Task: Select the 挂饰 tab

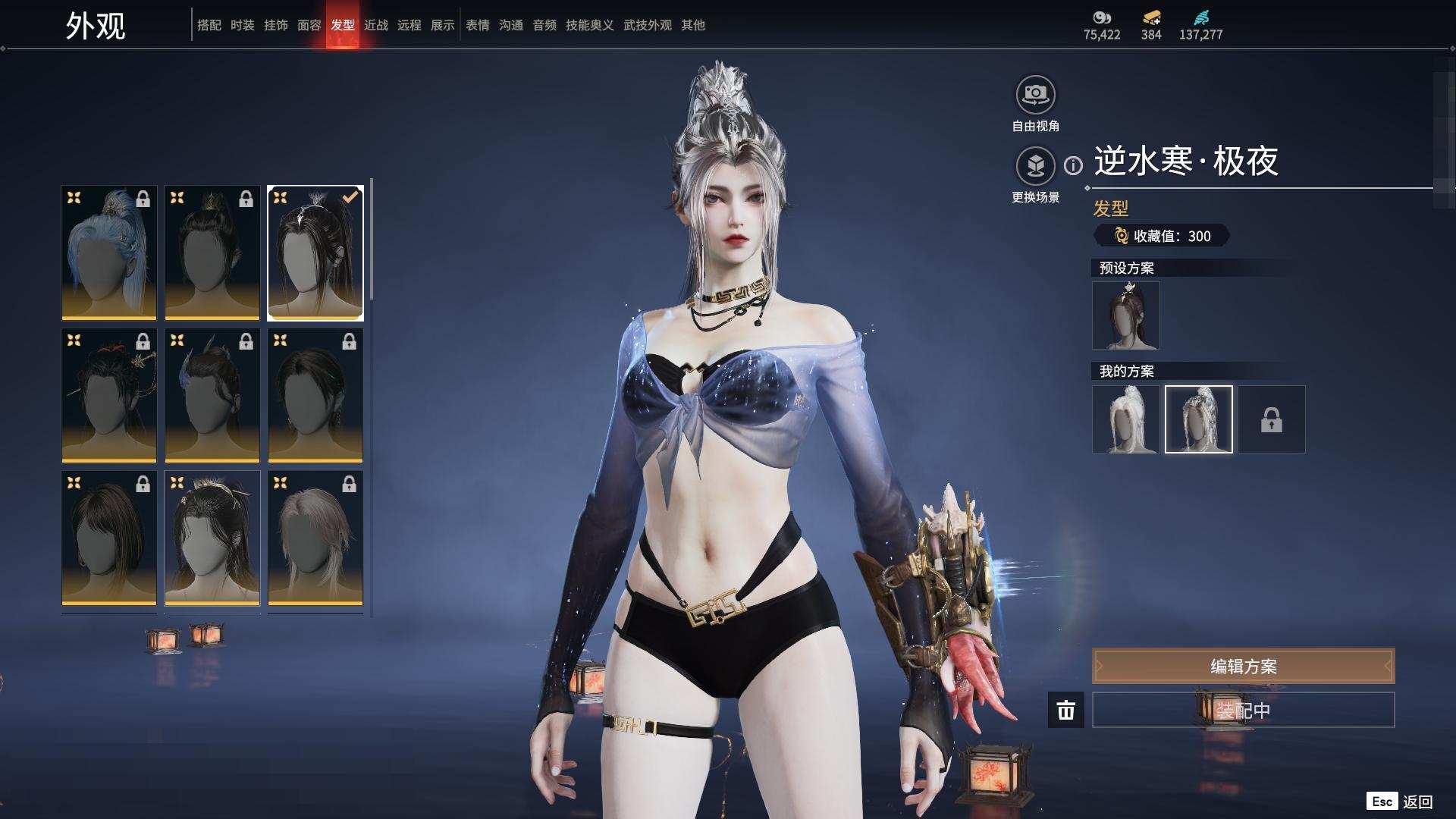Action: point(275,25)
